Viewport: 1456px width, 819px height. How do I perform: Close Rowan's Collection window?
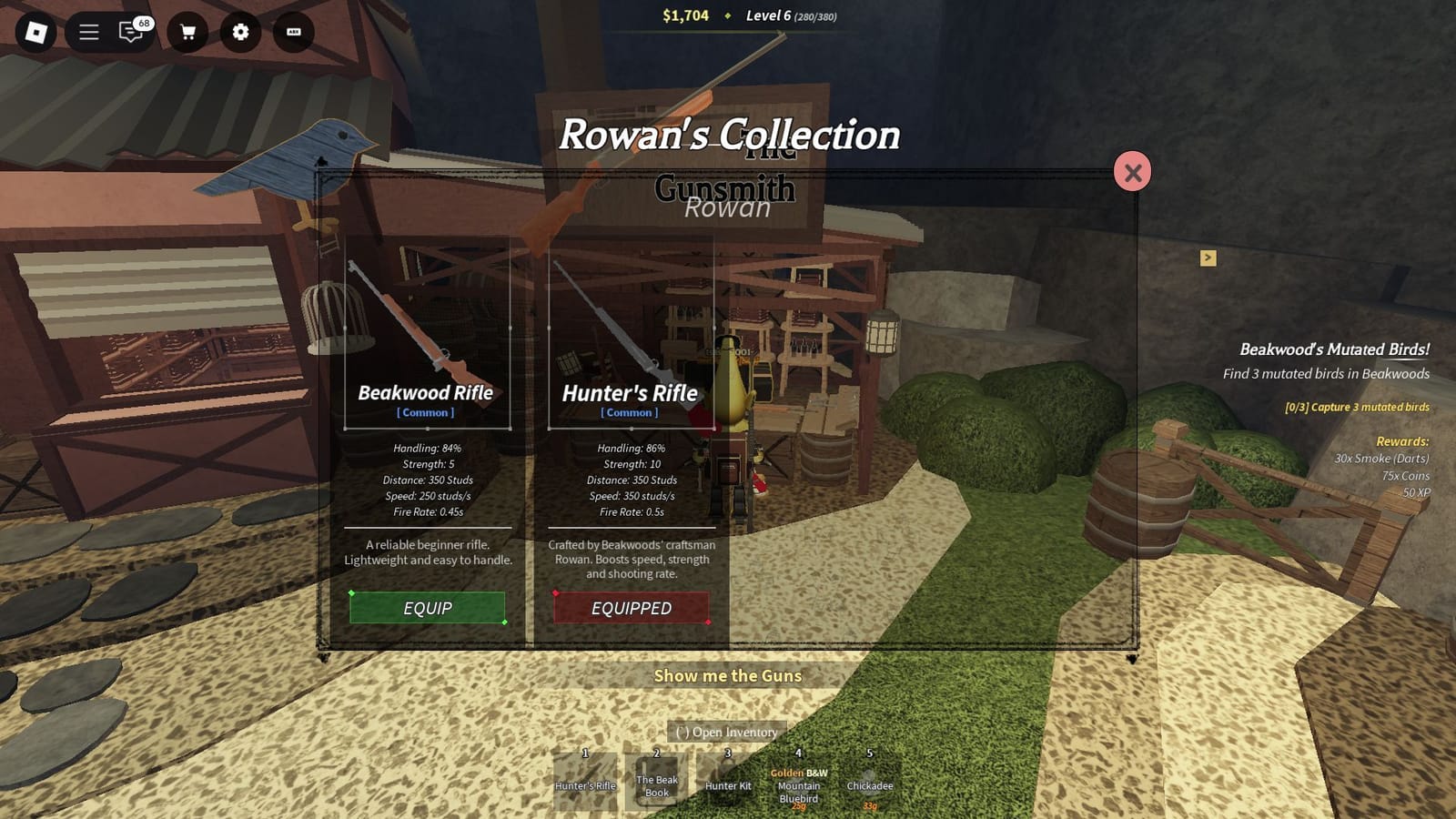tap(1133, 172)
